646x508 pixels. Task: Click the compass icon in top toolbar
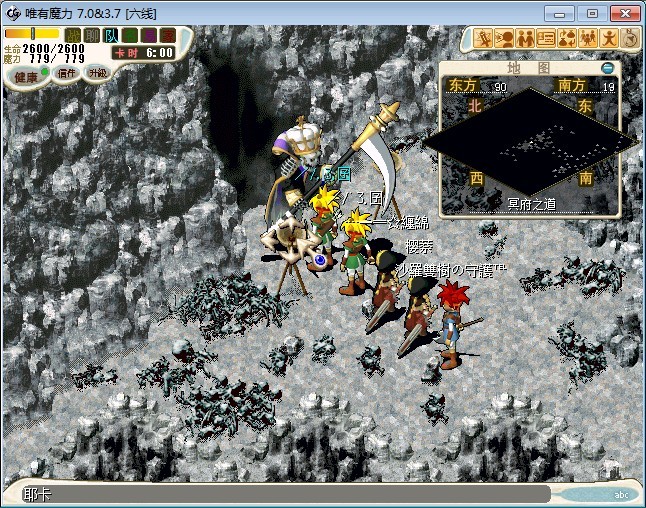pyautogui.click(x=630, y=39)
